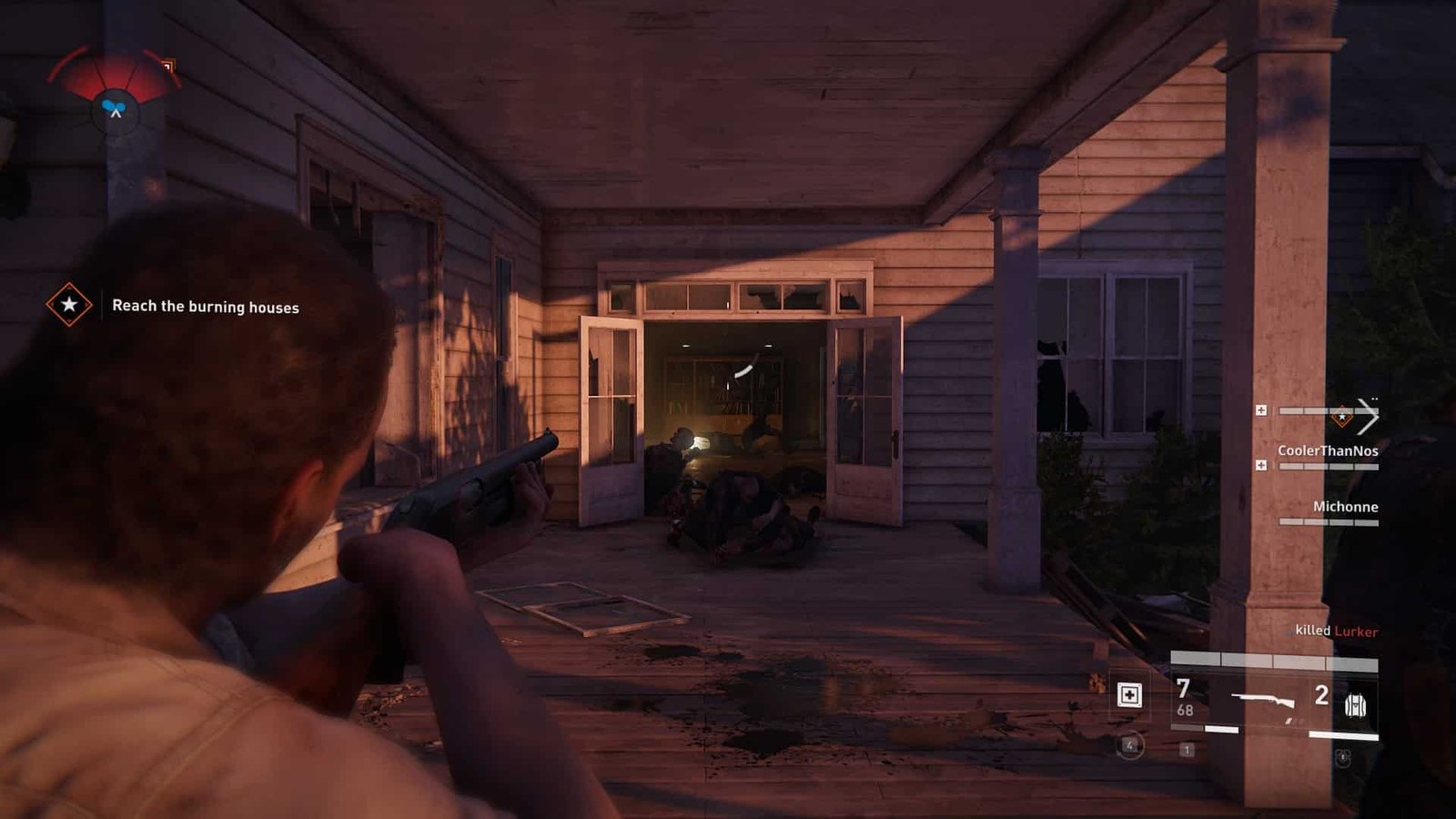Select the shotgun weapon slot
The image size is (1456, 819).
1262,702
